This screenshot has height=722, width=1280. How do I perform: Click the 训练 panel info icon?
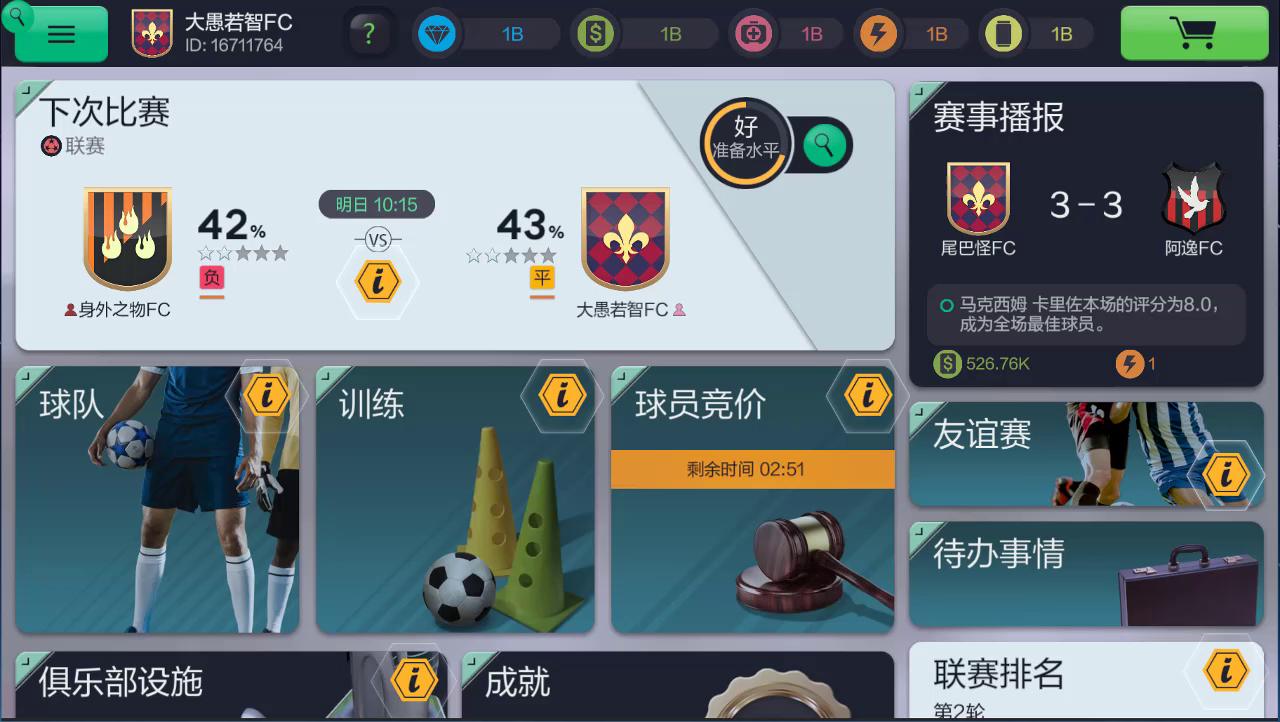(x=563, y=394)
